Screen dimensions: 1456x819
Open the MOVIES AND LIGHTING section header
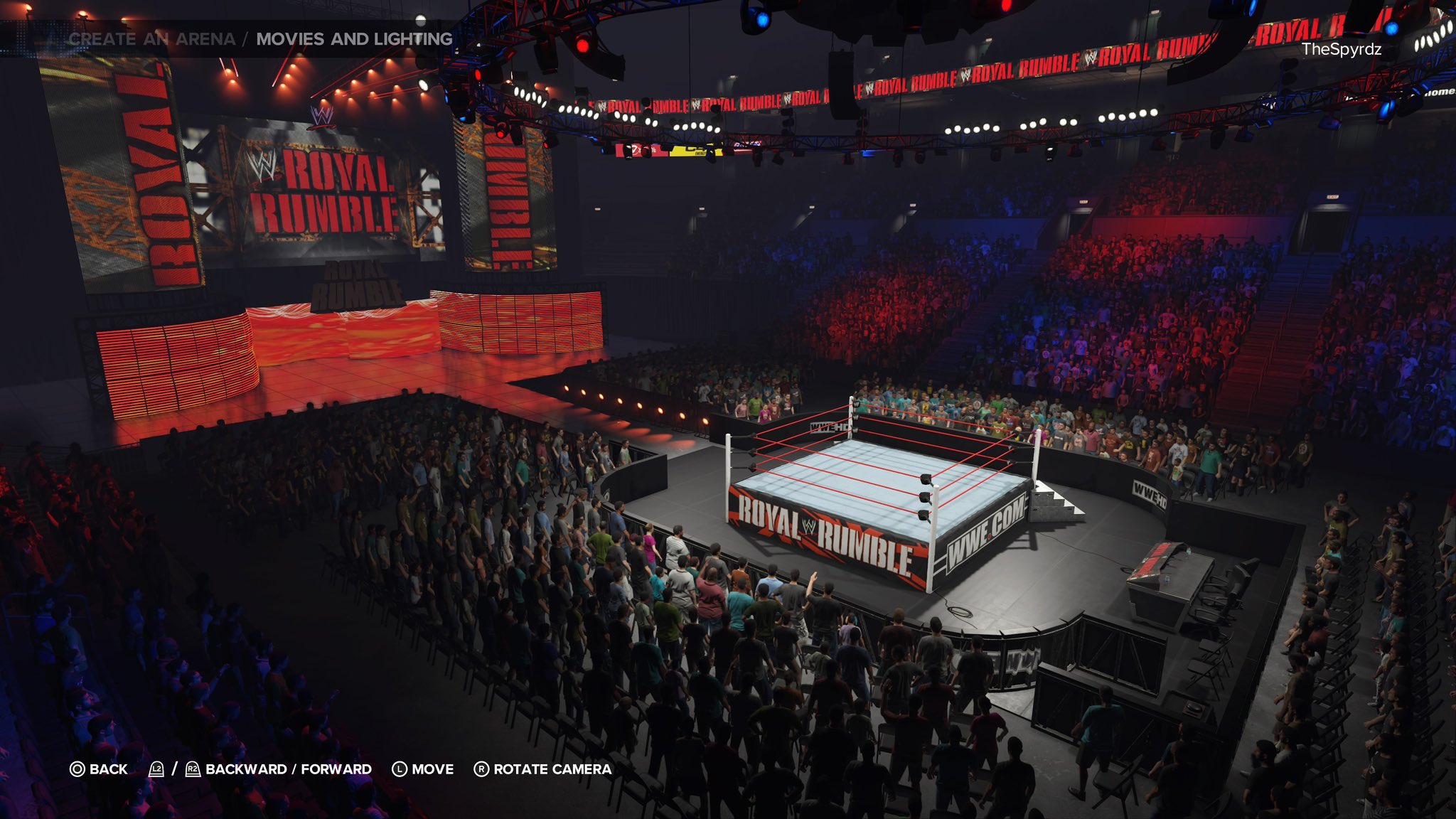[x=353, y=41]
